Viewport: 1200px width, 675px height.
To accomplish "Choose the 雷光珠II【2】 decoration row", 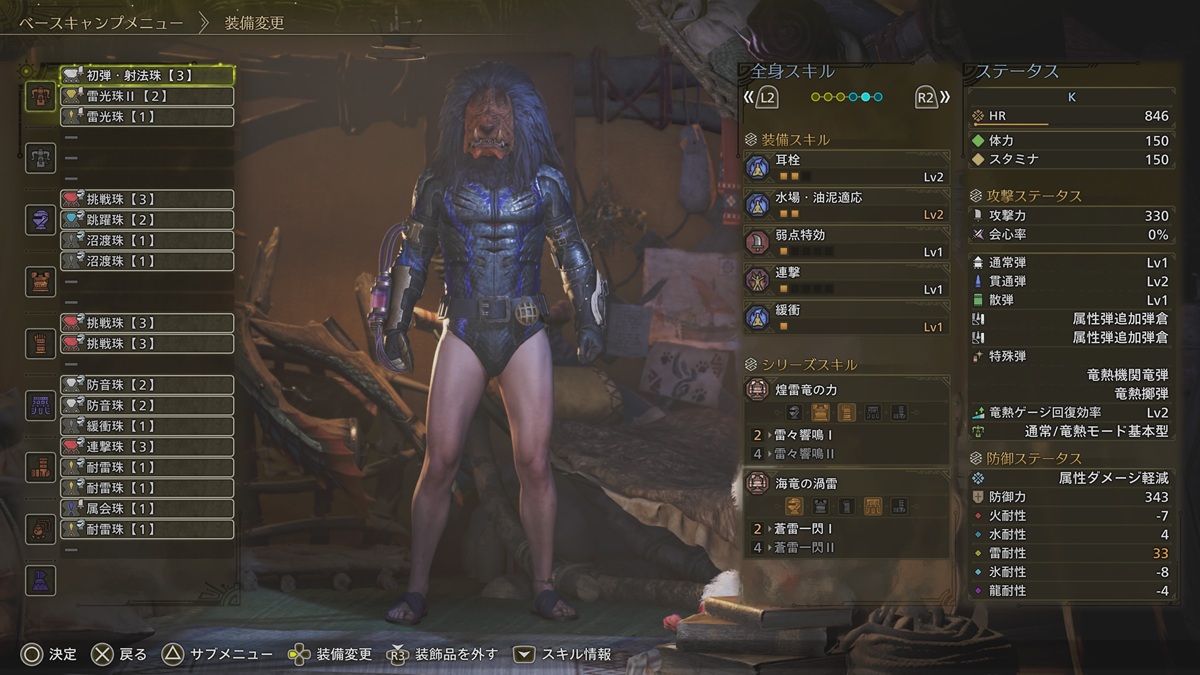I will coord(147,96).
